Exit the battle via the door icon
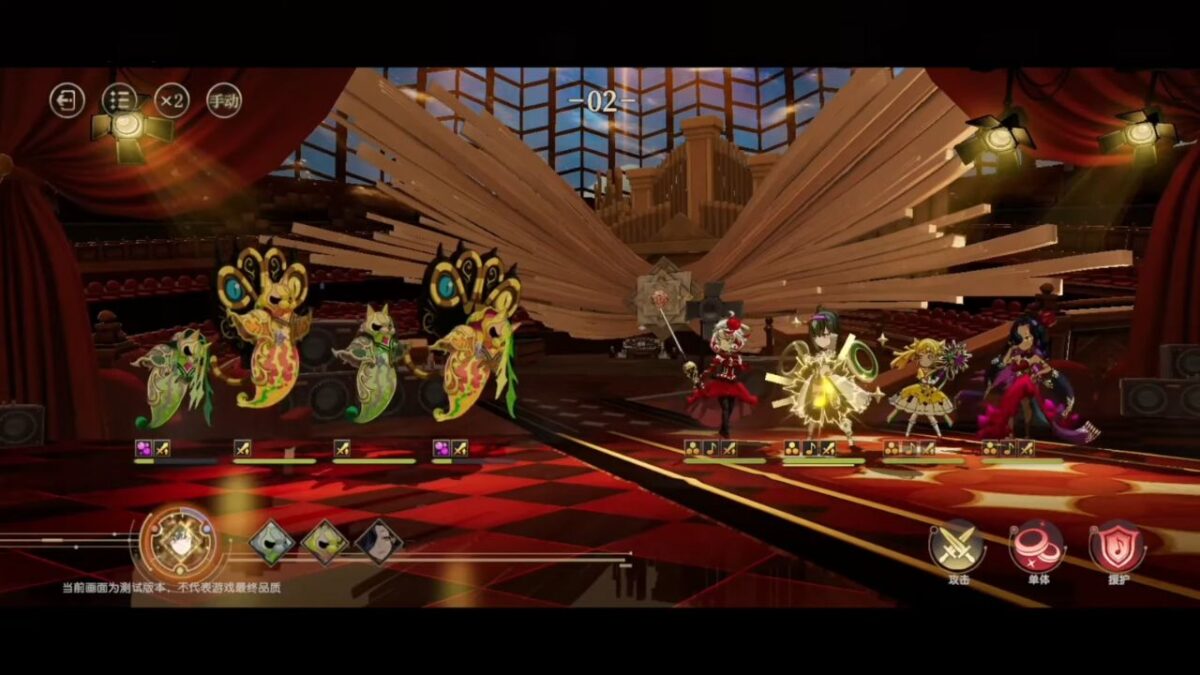Screen dimensions: 1200x675 coord(67,100)
